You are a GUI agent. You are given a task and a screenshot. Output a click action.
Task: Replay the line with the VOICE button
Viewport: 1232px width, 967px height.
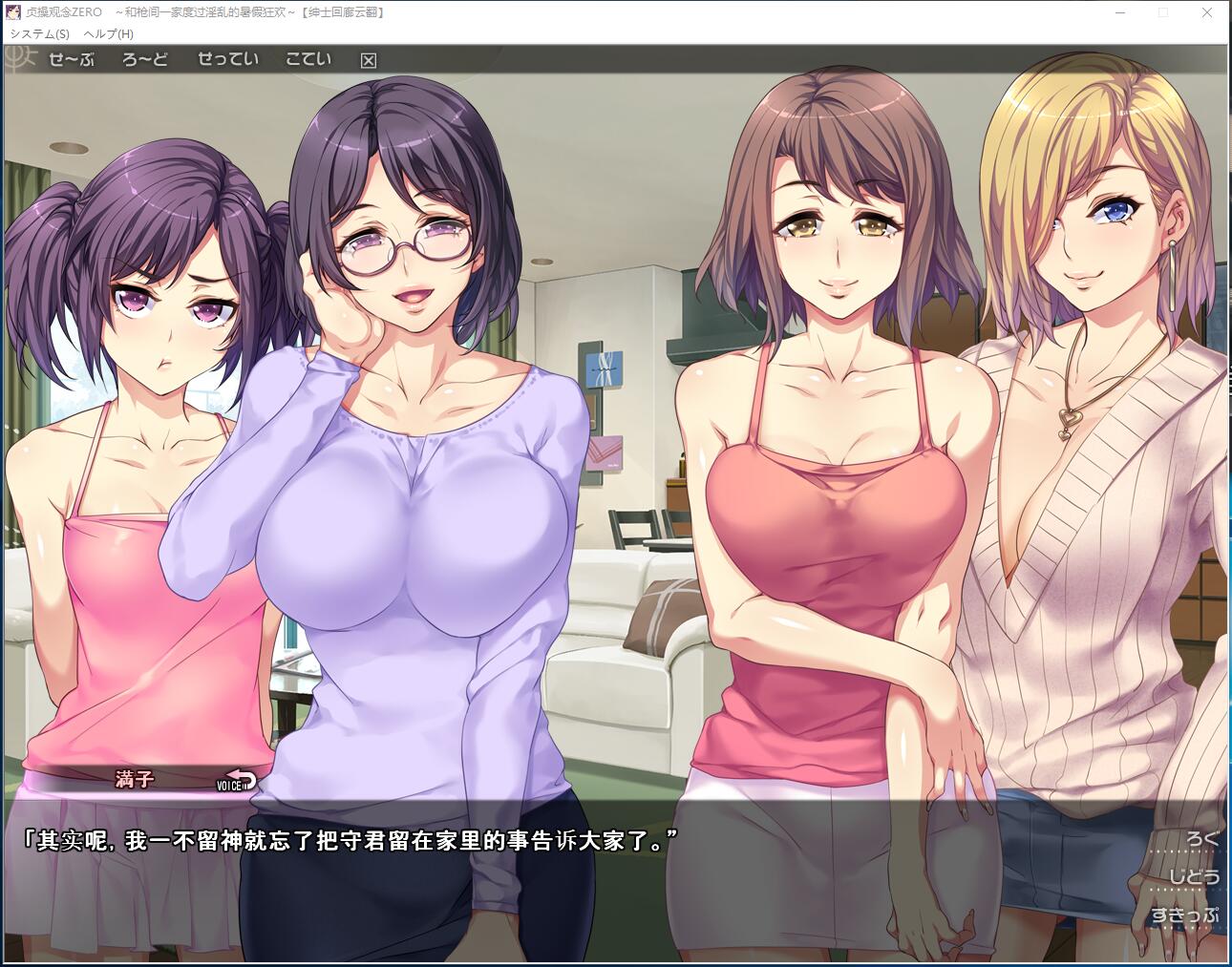click(x=238, y=782)
